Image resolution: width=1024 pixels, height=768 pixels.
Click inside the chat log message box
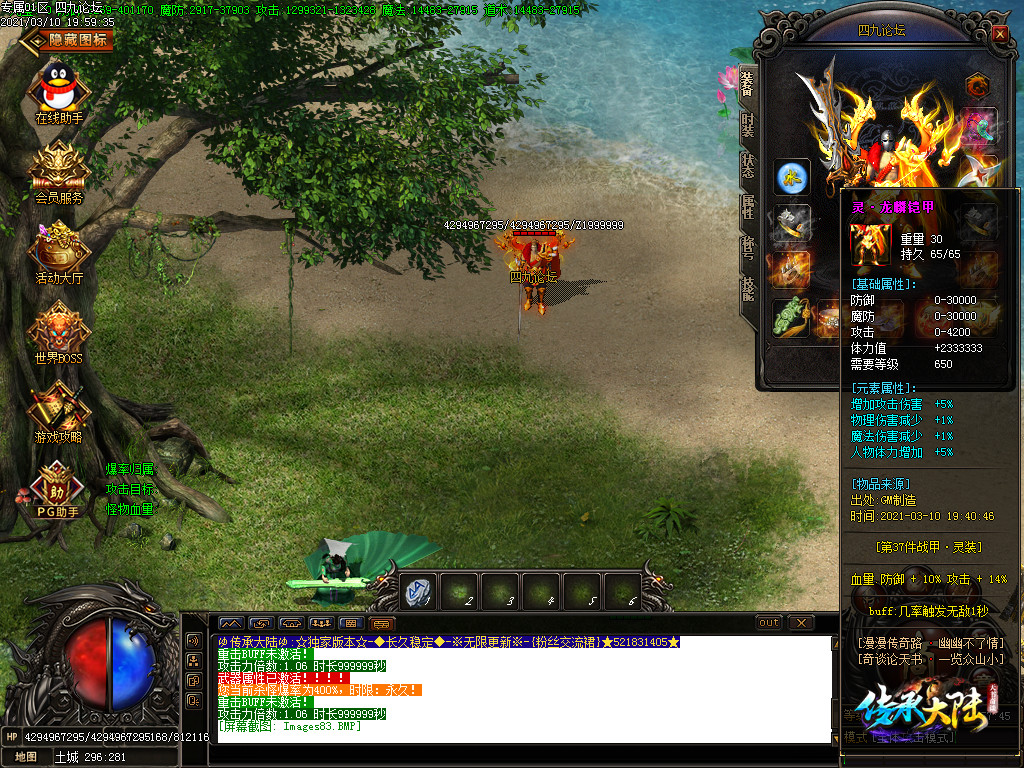tap(520, 690)
